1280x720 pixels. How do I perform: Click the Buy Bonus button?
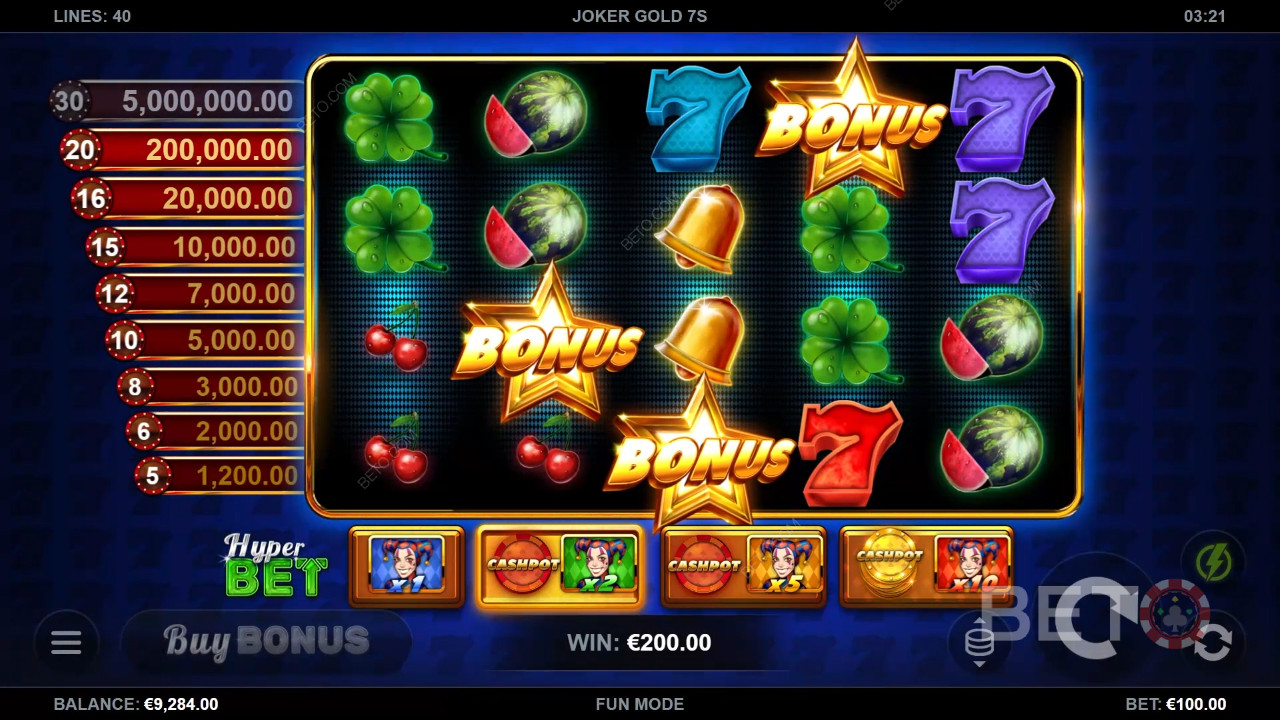pos(266,641)
